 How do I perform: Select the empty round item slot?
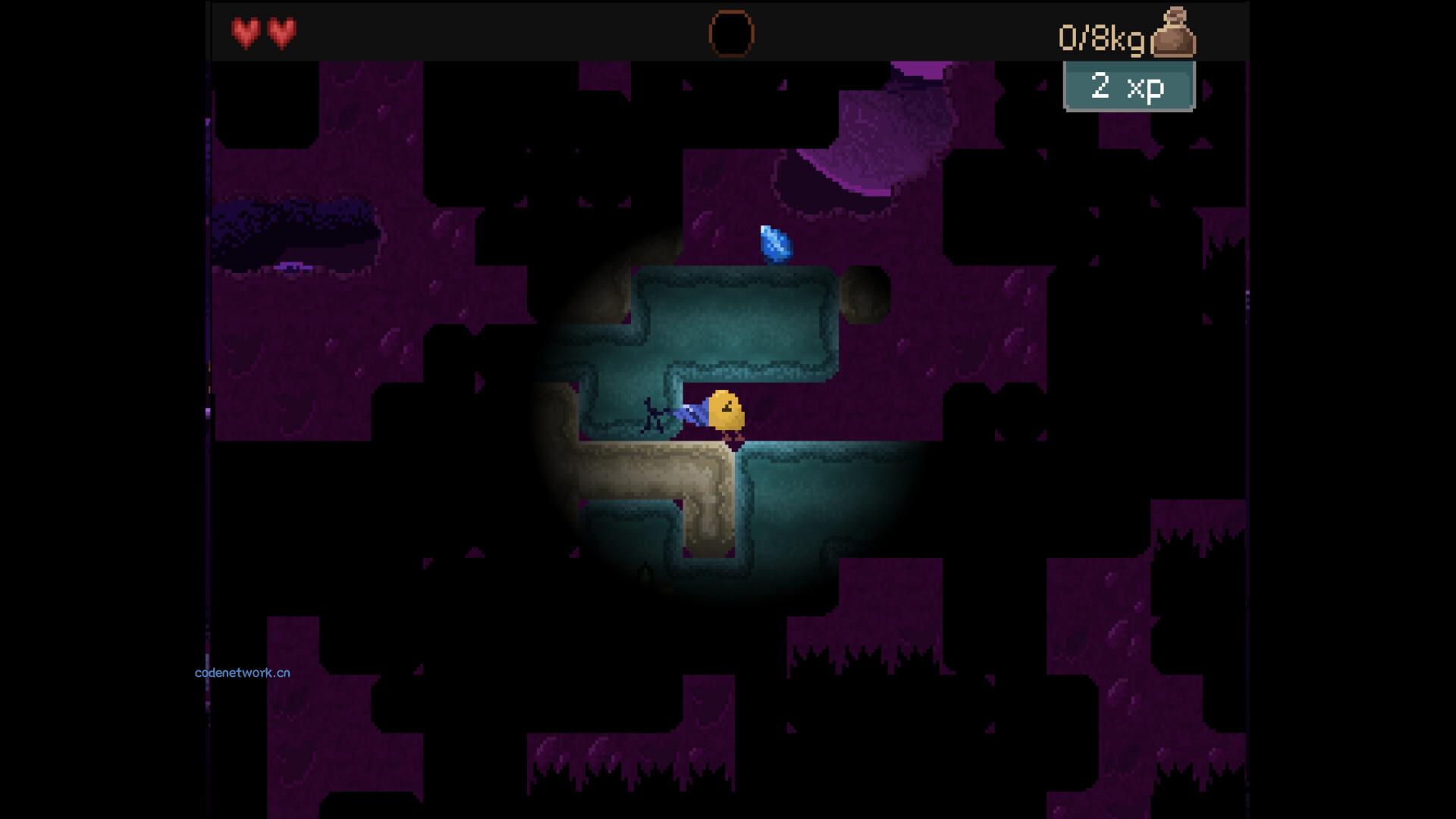click(731, 34)
